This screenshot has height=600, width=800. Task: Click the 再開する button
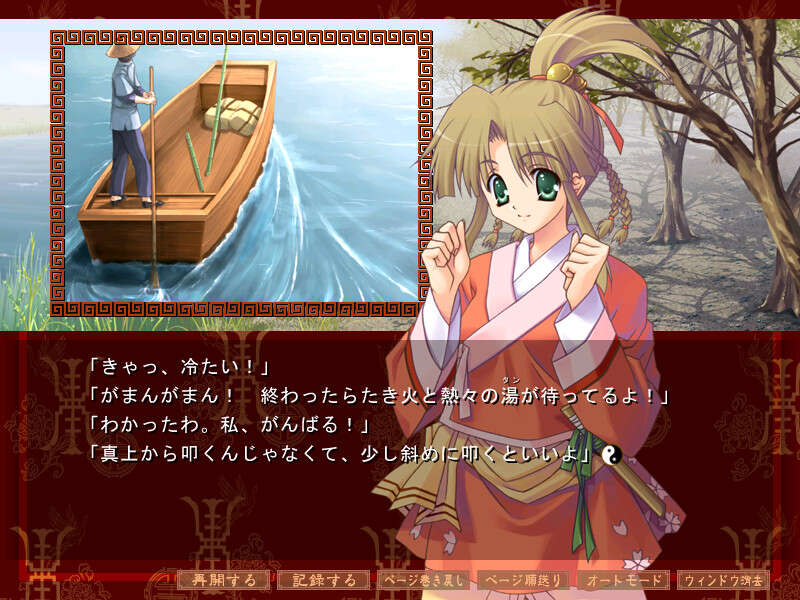click(x=224, y=580)
